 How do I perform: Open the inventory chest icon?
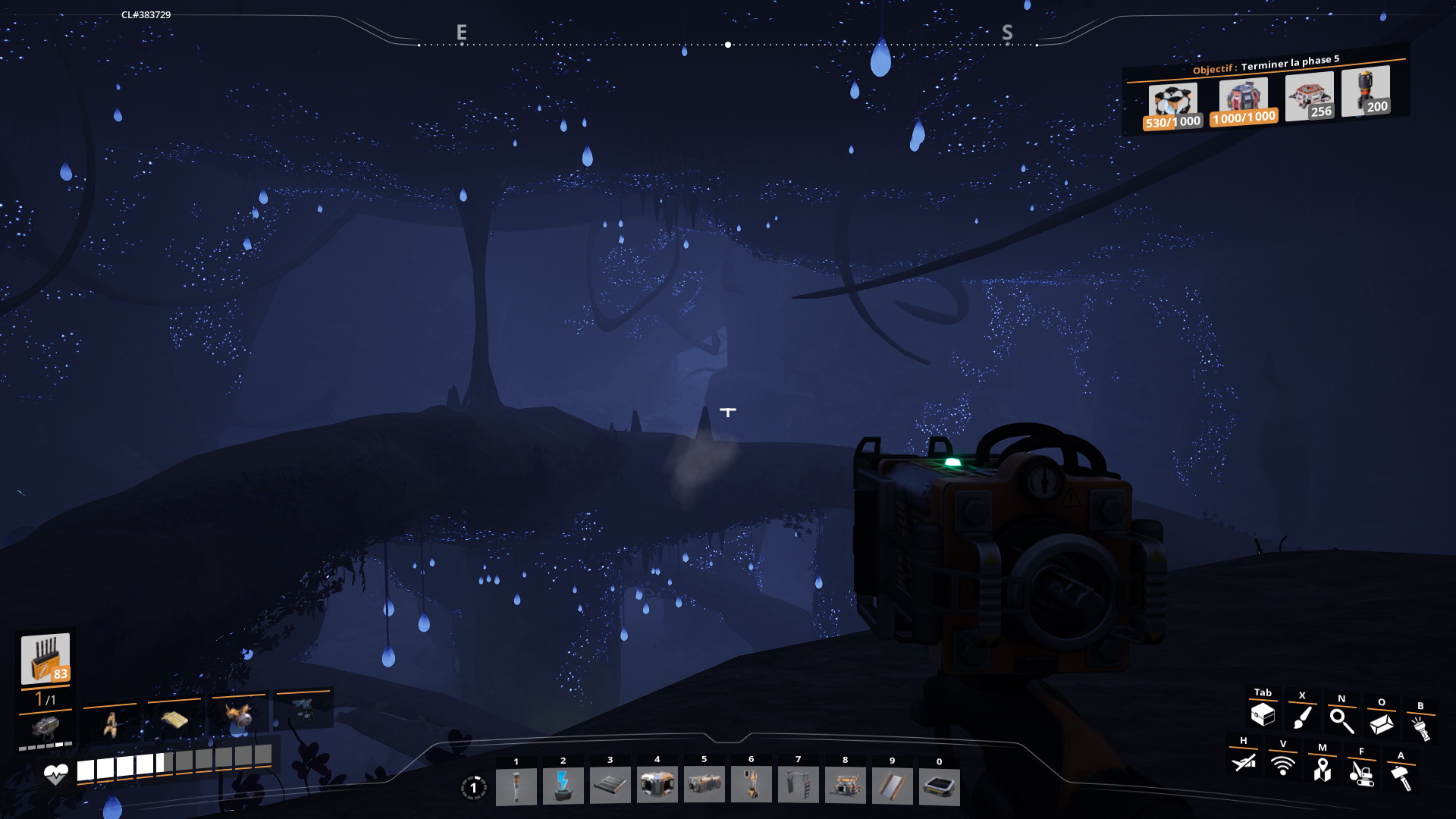point(1263,714)
